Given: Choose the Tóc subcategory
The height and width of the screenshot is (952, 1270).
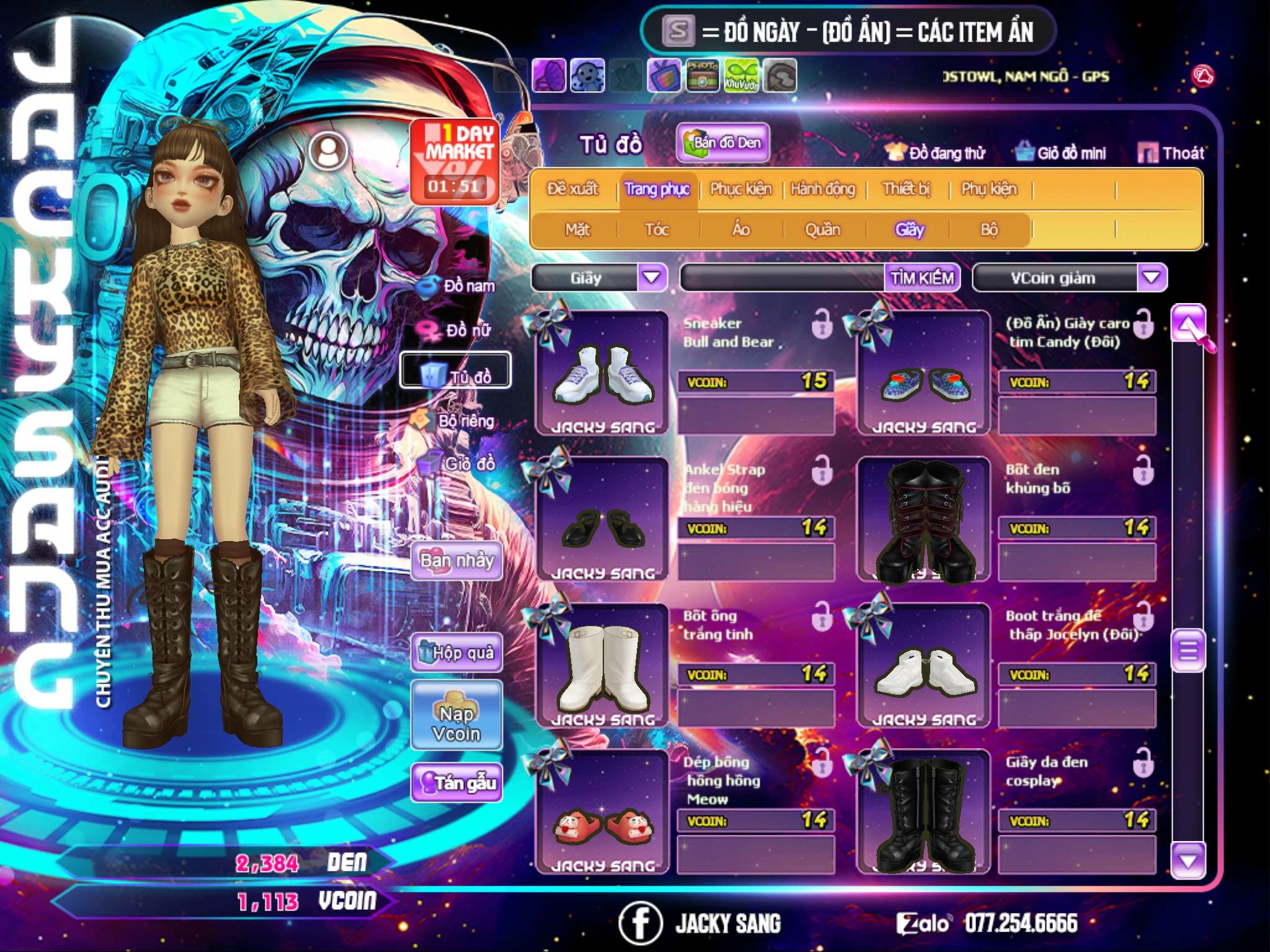Looking at the screenshot, I should tap(657, 230).
